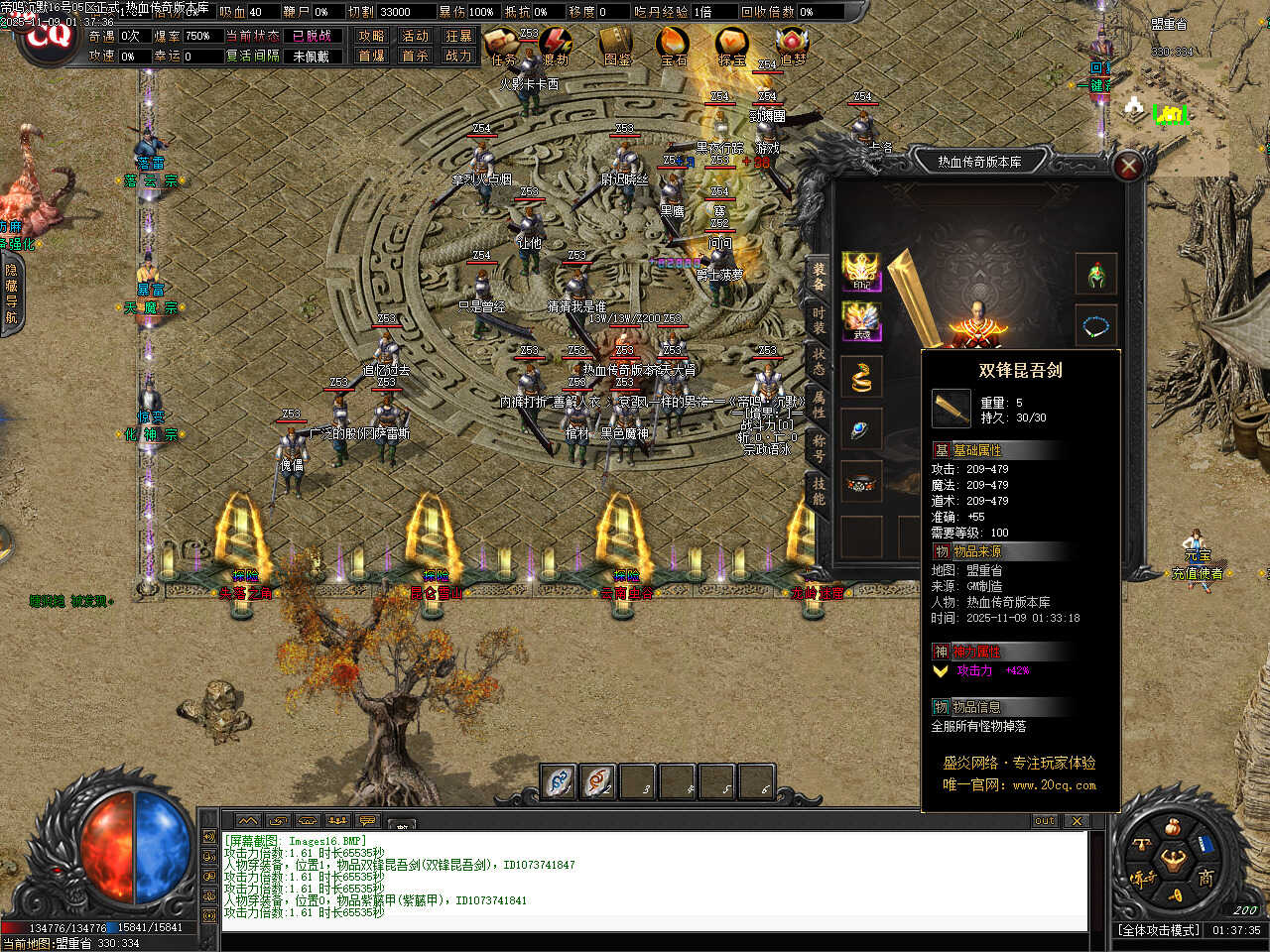Close the chat log with X button
The image size is (1270, 952).
point(1076,821)
